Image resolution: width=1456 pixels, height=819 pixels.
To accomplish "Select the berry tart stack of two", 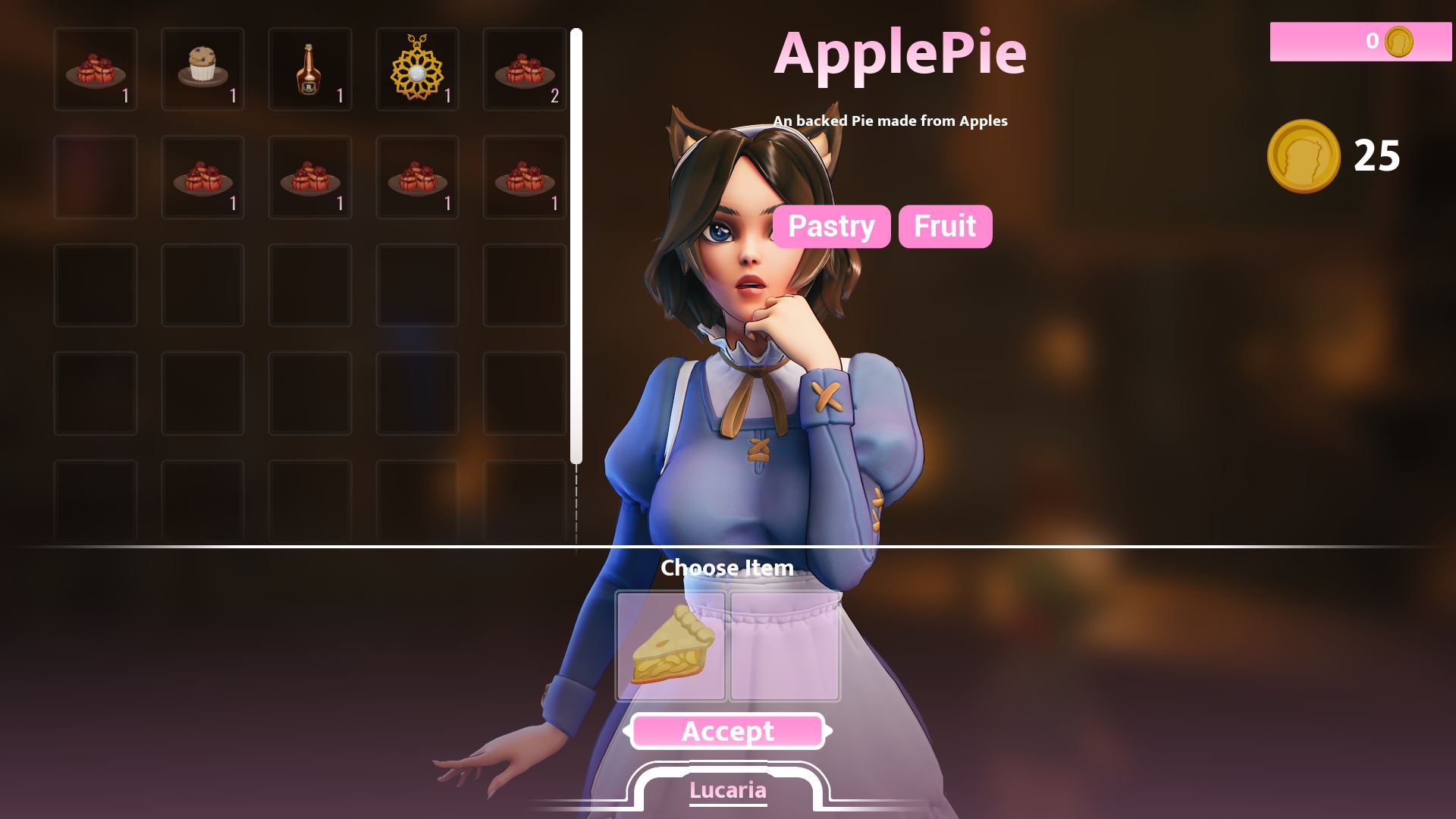I will click(524, 69).
